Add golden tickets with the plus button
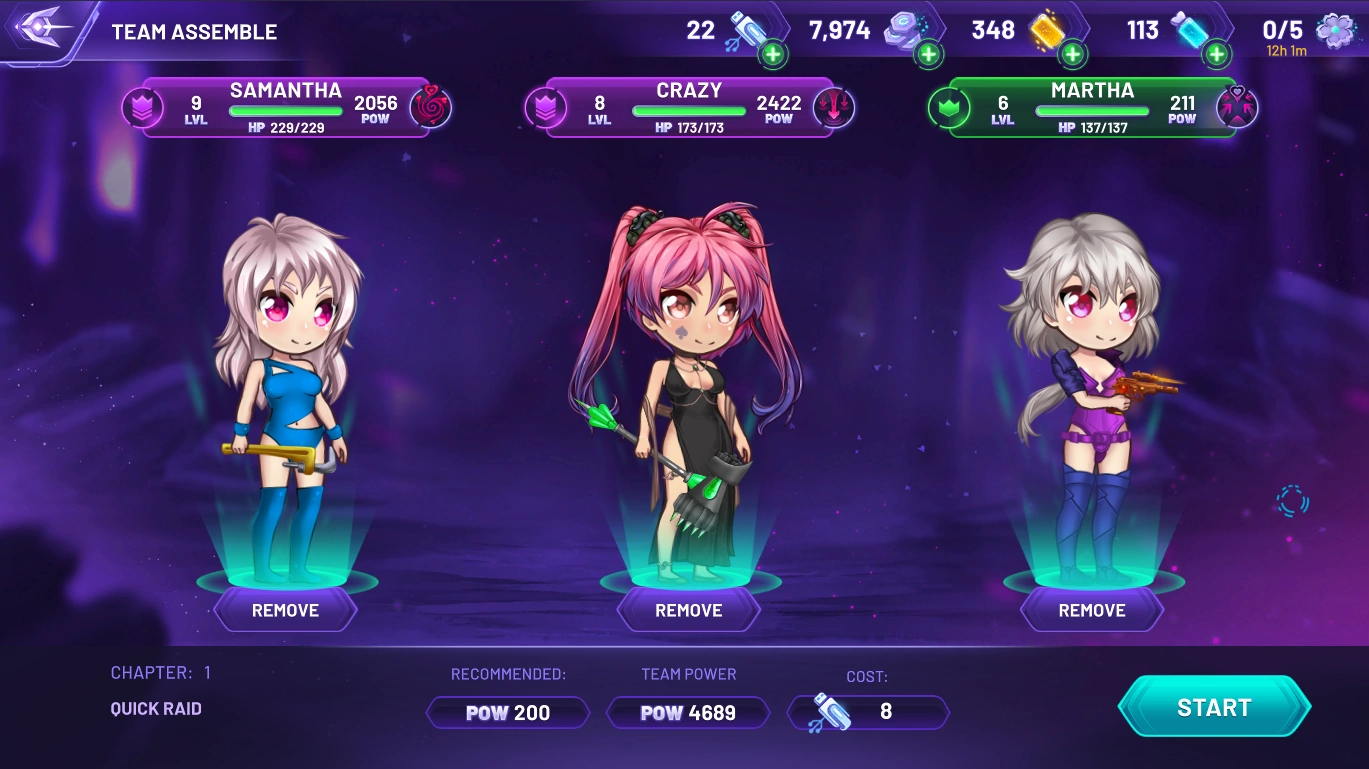Viewport: 1369px width, 769px height. pos(1073,54)
